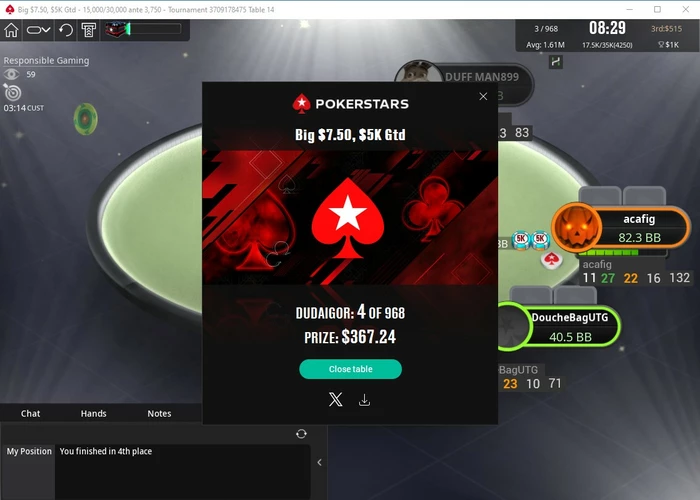Open the Notes tab
700x500 pixels.
coord(159,413)
